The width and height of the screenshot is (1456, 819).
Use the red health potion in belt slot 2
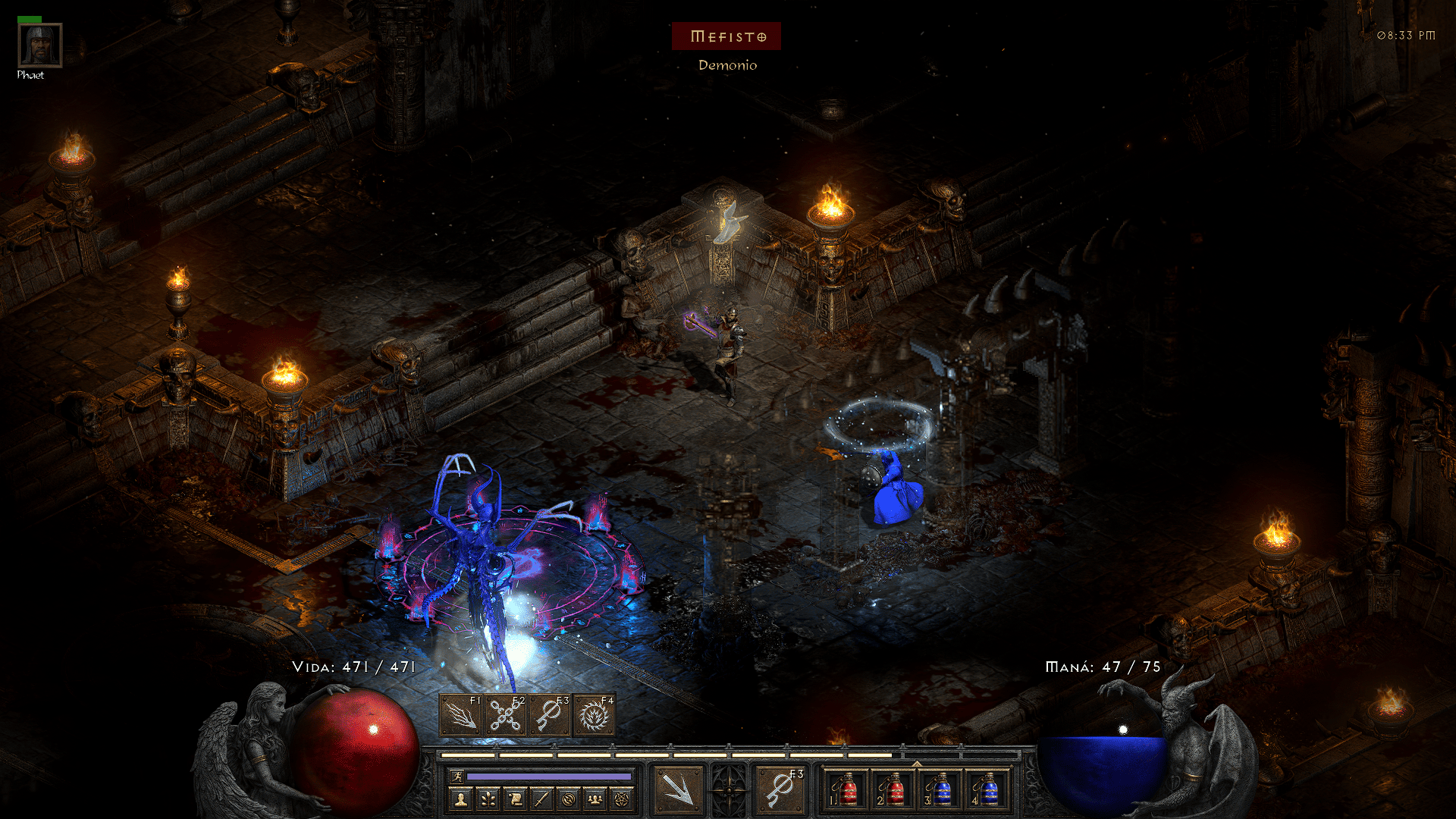(x=894, y=790)
